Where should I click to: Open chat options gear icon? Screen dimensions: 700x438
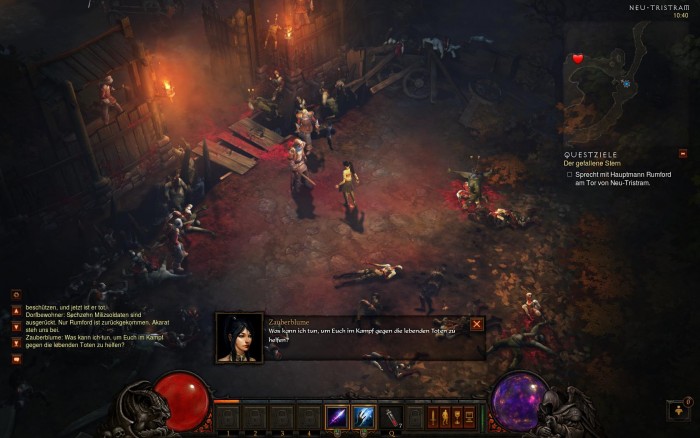point(16,295)
